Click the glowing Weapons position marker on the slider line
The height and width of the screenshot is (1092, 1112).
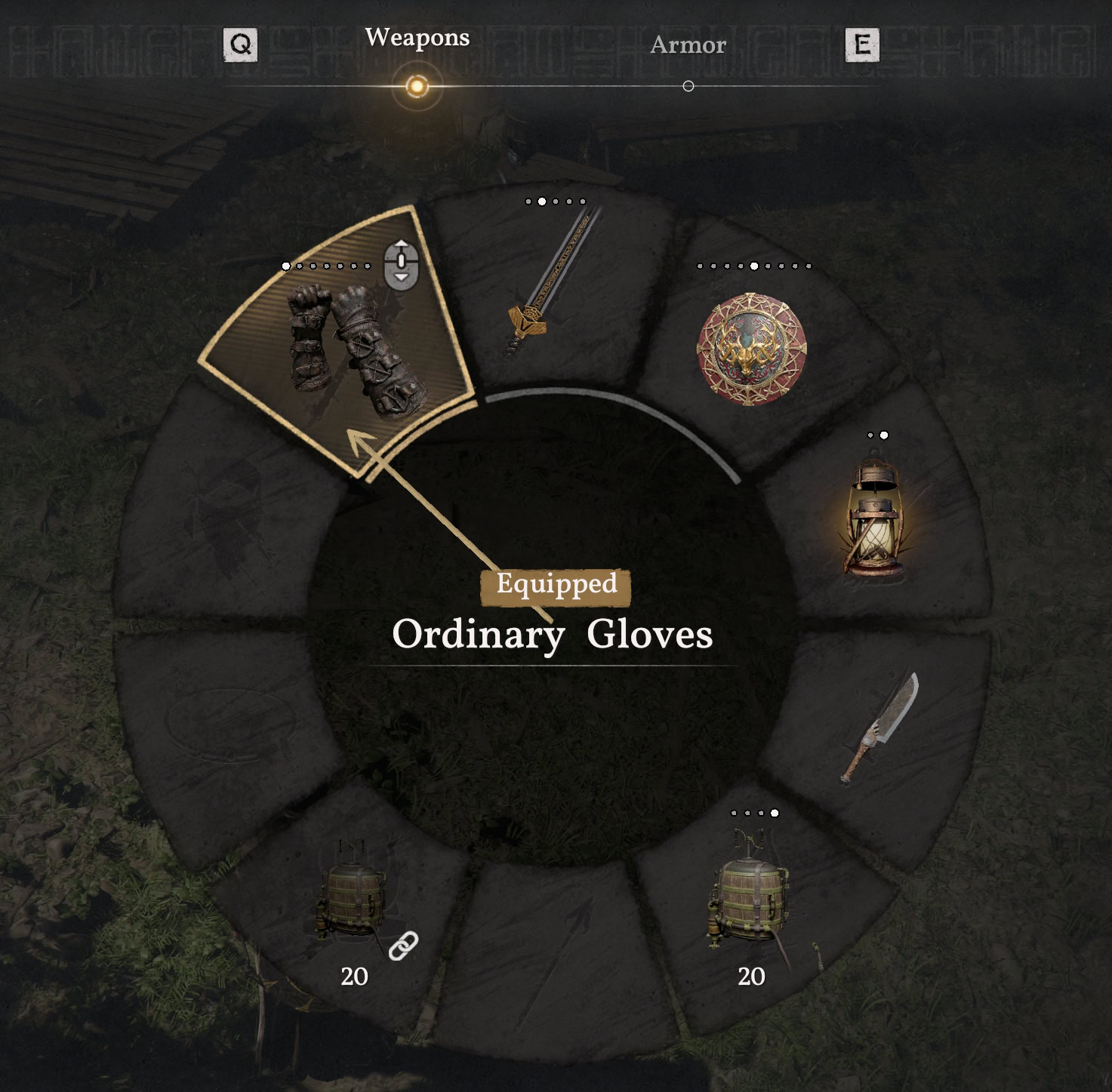coord(414,86)
